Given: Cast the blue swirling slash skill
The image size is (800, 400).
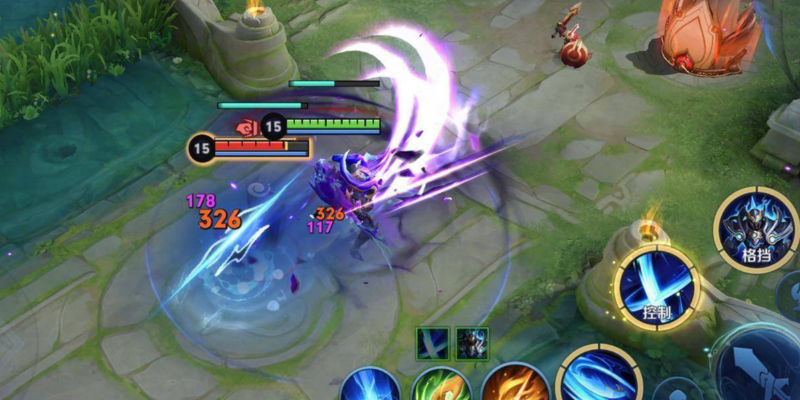Looking at the screenshot, I should coord(600,378).
